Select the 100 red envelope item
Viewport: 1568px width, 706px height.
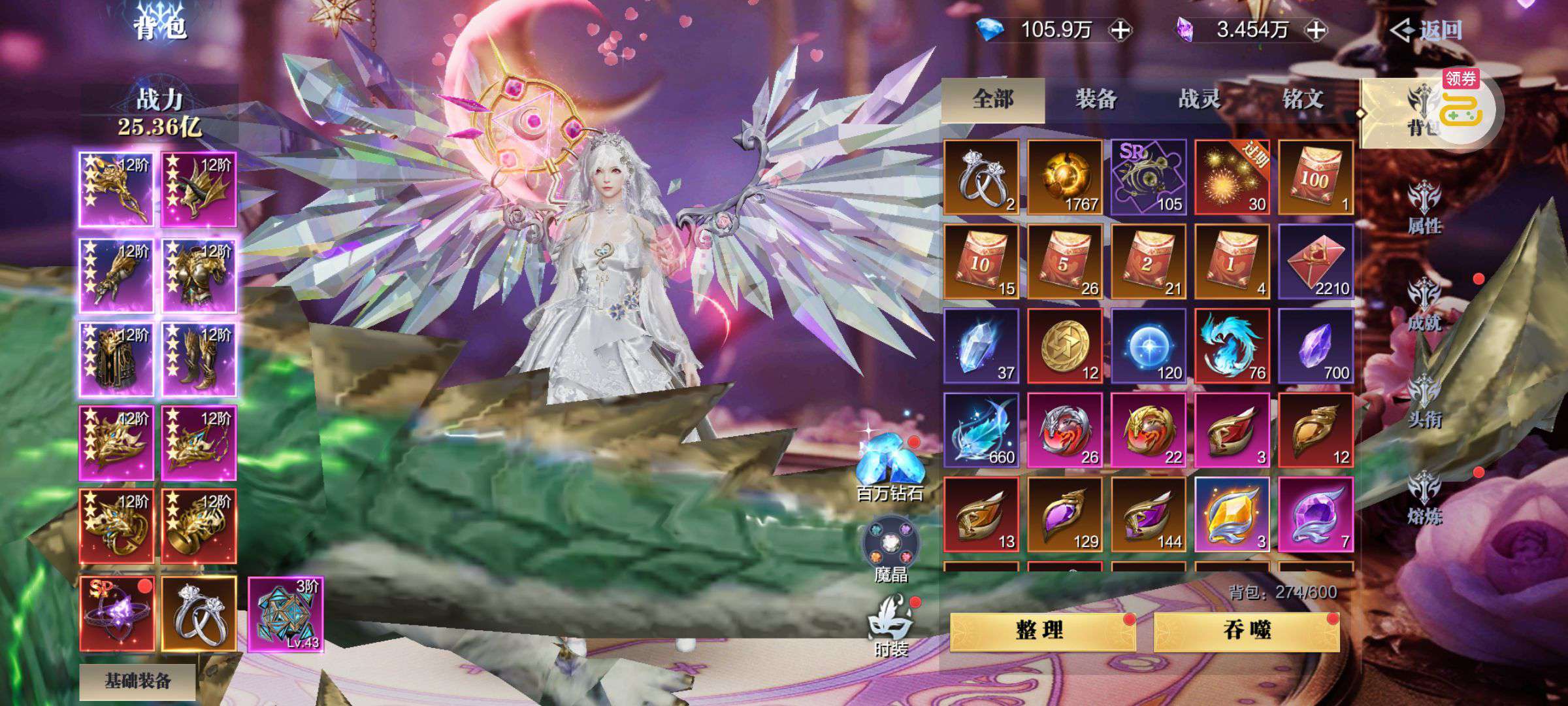click(x=1315, y=177)
